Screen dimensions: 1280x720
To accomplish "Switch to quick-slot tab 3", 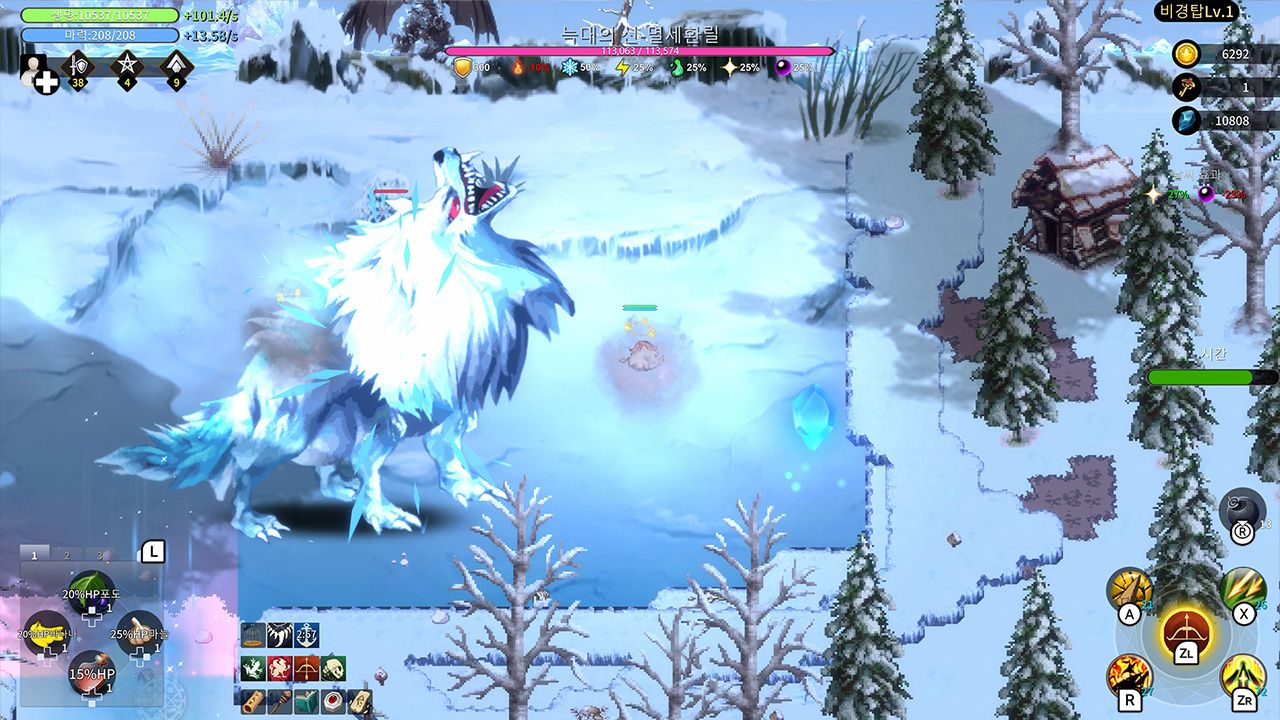I will (x=99, y=555).
